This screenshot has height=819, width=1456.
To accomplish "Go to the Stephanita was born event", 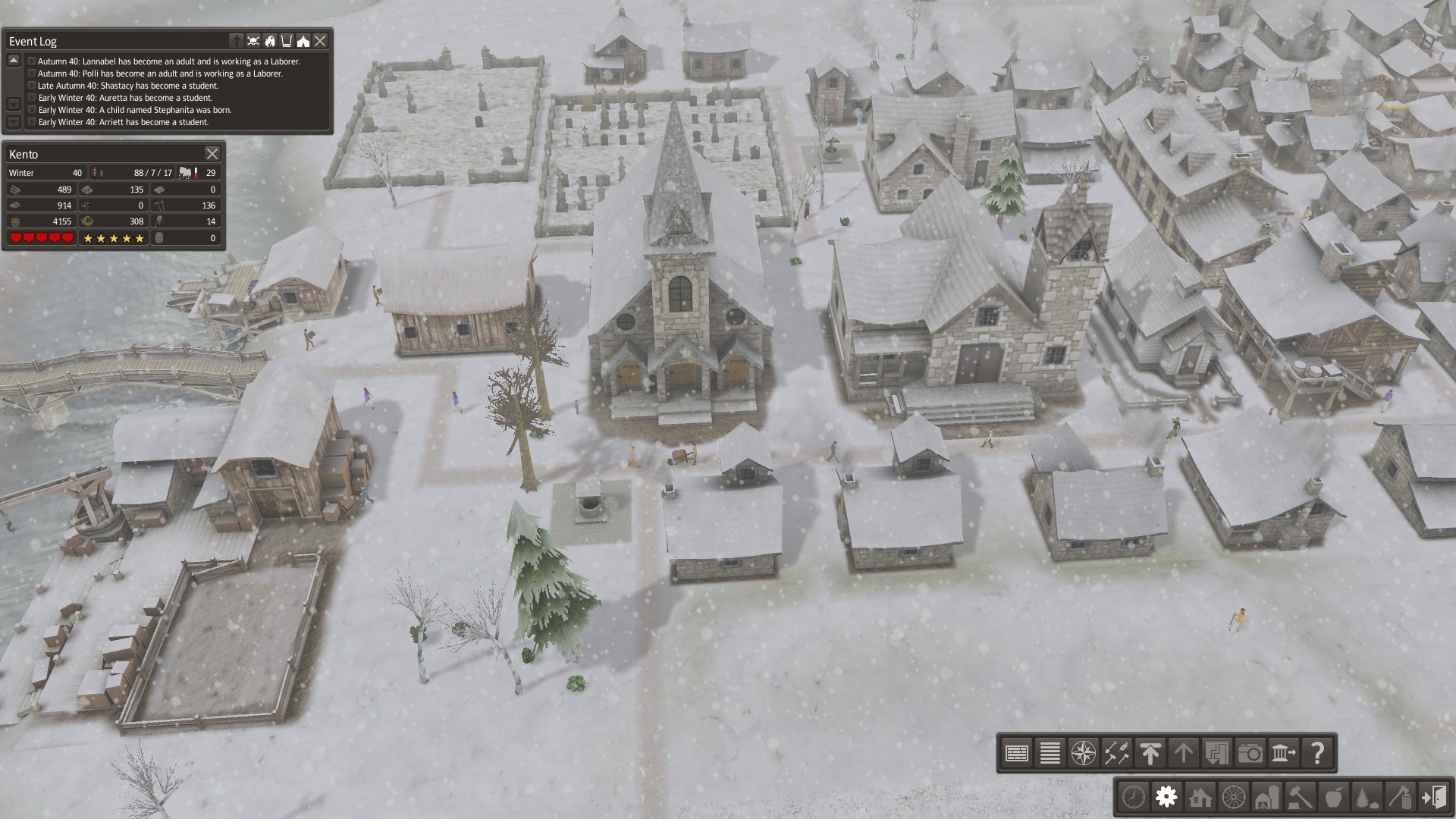I will (134, 110).
